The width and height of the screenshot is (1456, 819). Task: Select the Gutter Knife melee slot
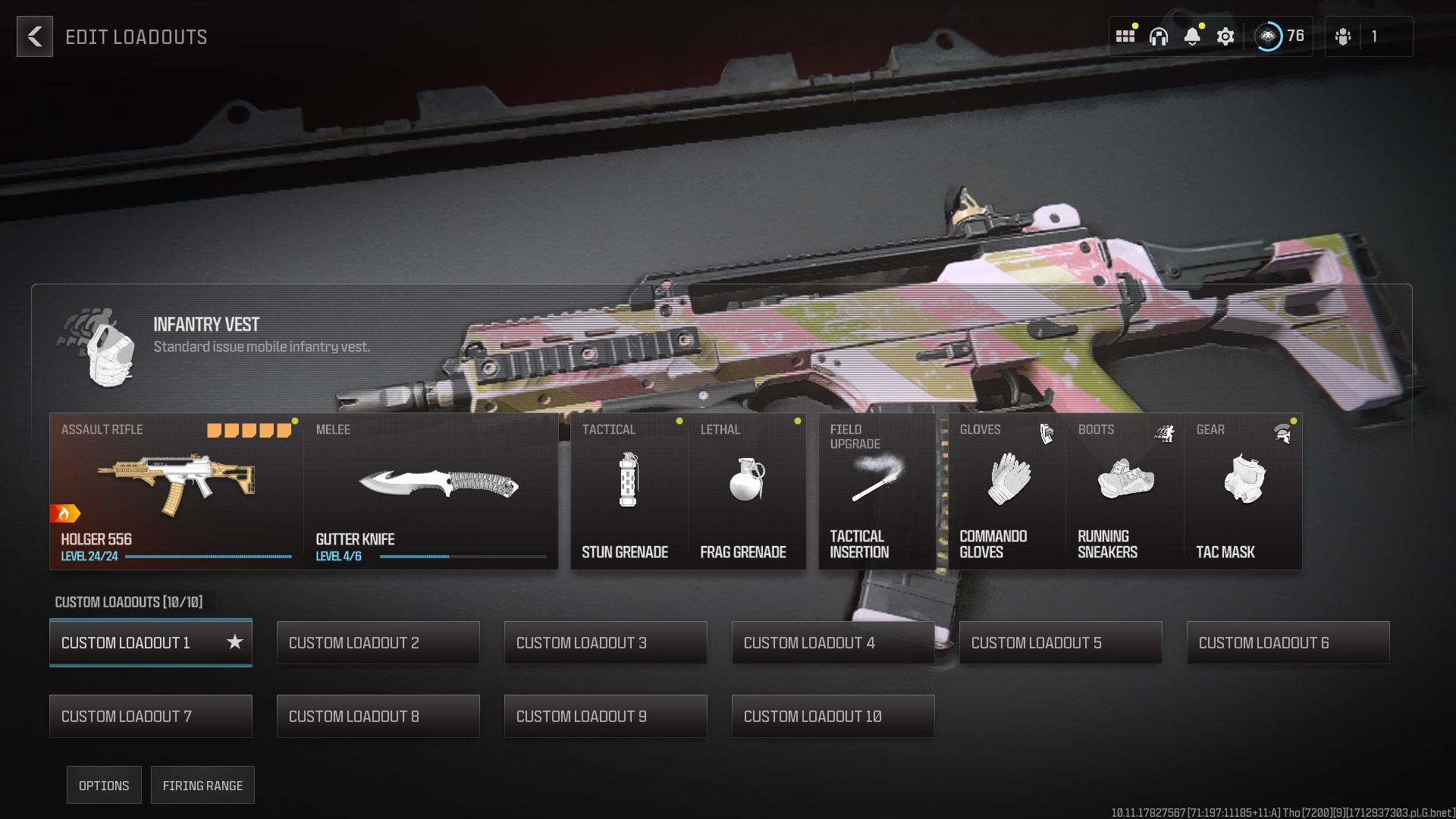click(431, 489)
